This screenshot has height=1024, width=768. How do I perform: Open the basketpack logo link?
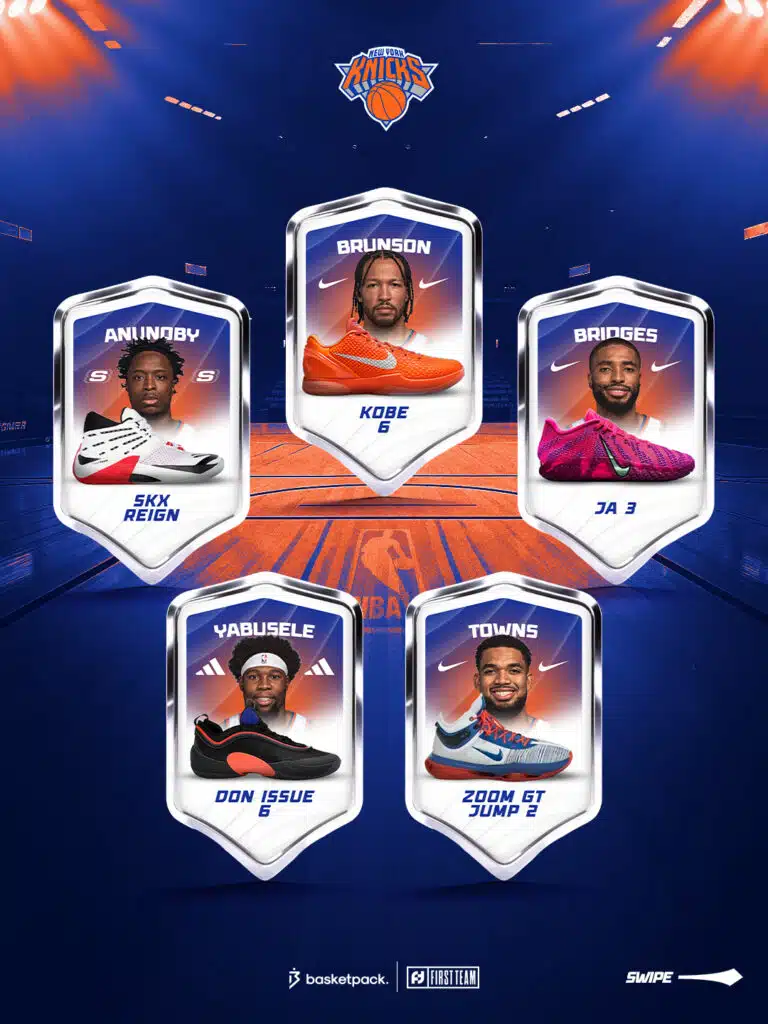[338, 978]
